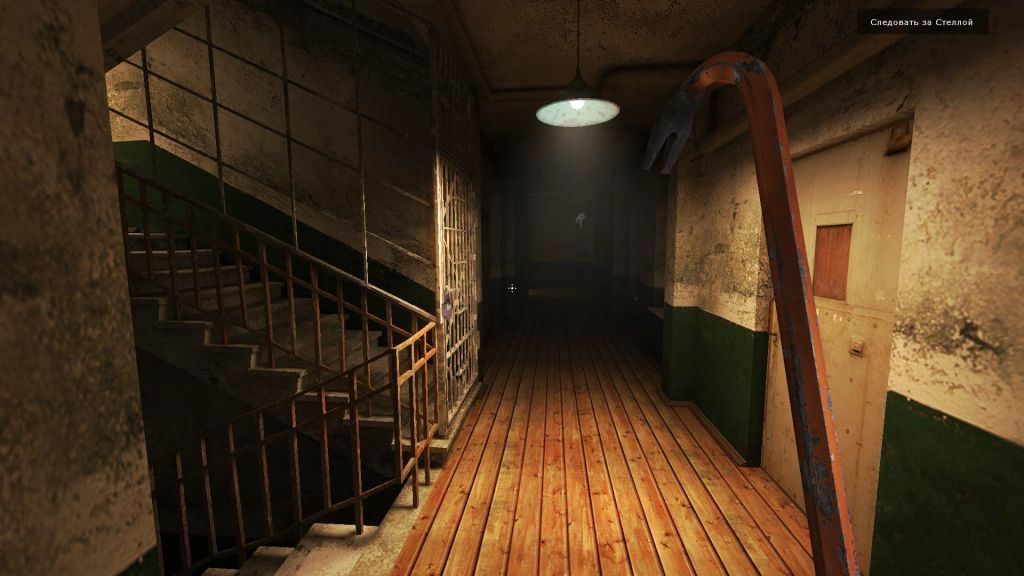Click the 'Следовать за Стеллой' objective tracker
1024x576 pixels.
coord(921,22)
